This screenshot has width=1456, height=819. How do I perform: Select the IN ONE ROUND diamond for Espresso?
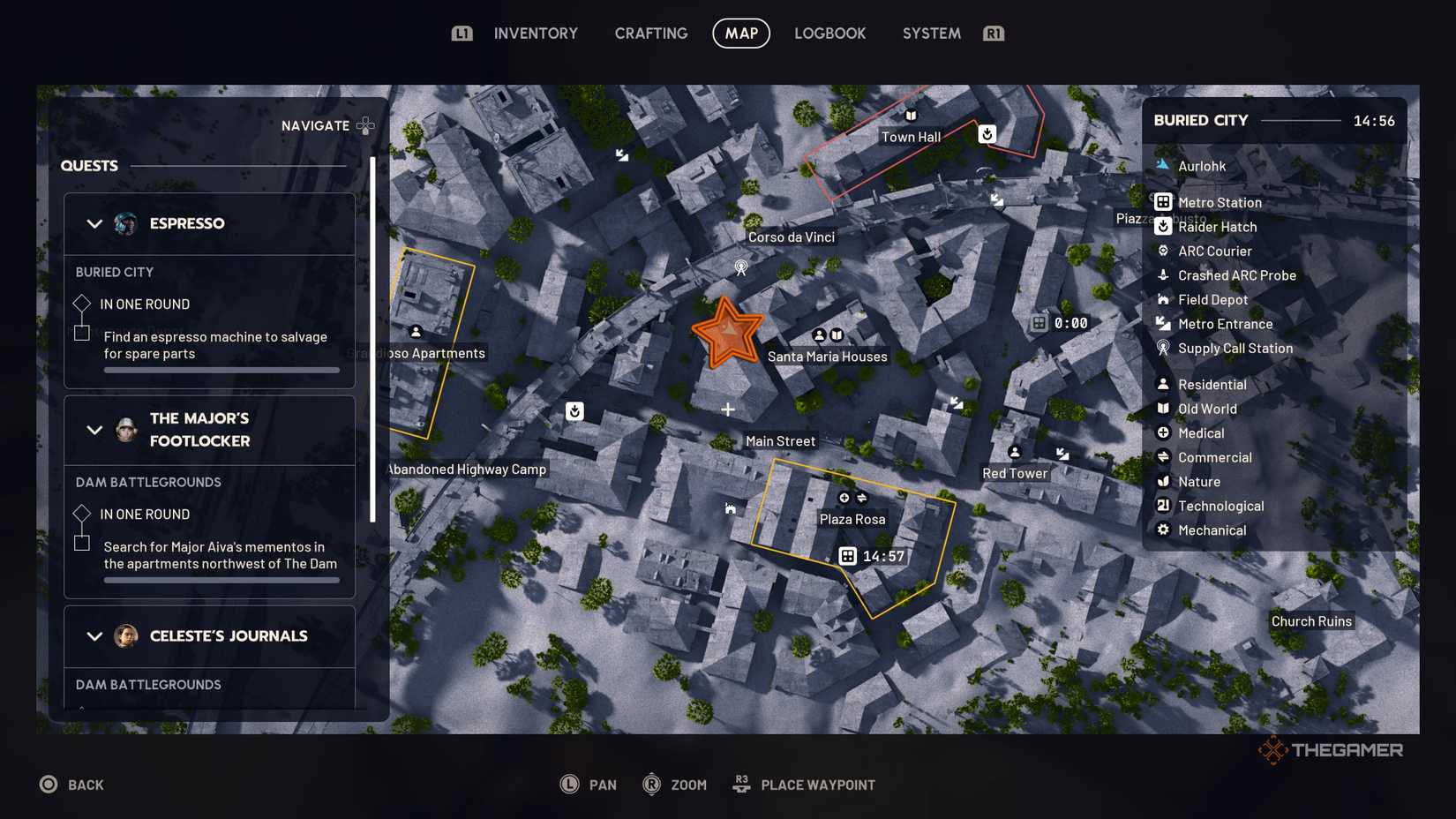pos(81,304)
